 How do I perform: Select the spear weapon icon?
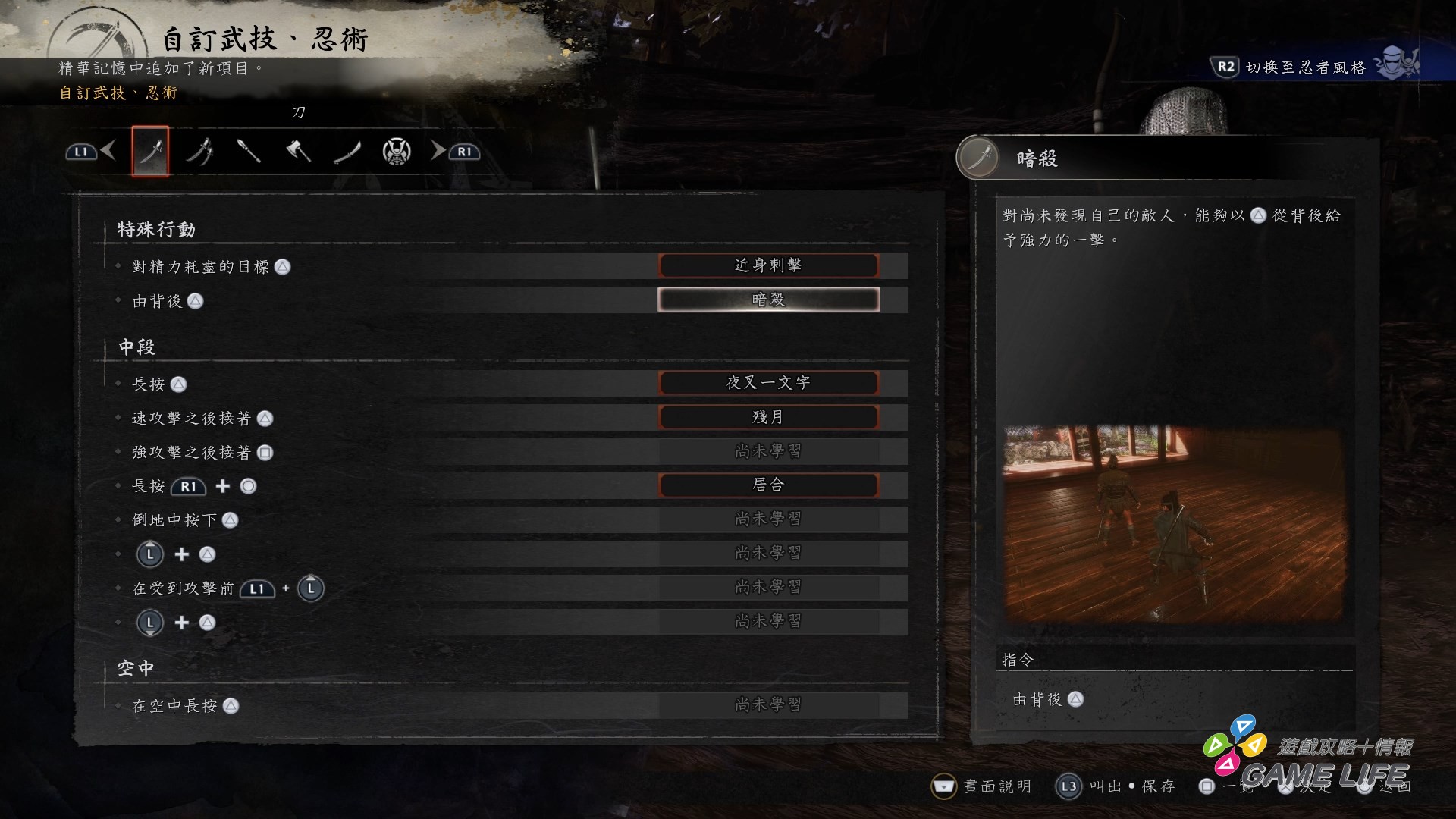[248, 152]
